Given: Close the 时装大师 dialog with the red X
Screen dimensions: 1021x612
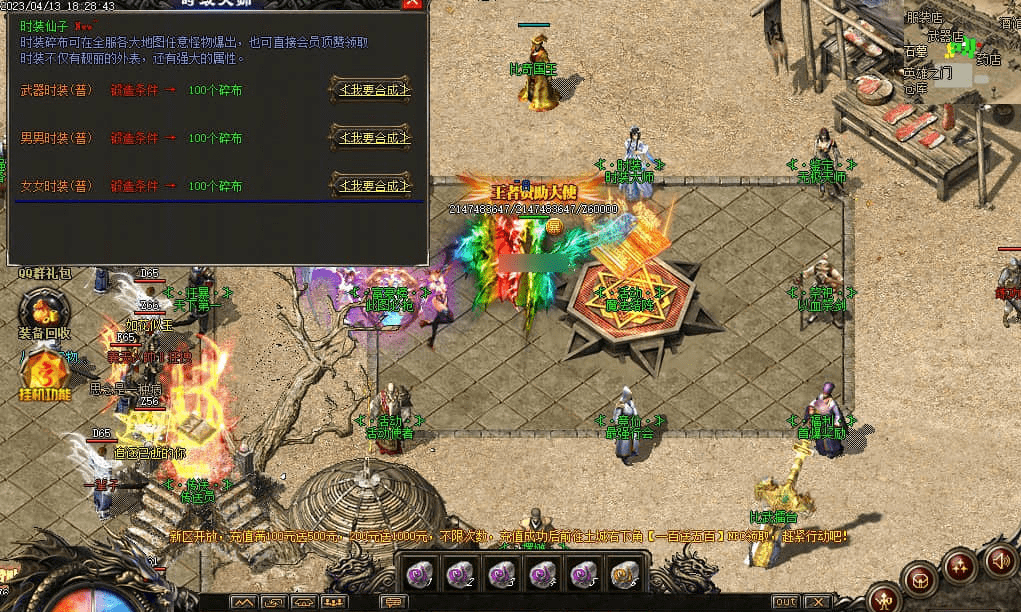Looking at the screenshot, I should click(412, 3).
